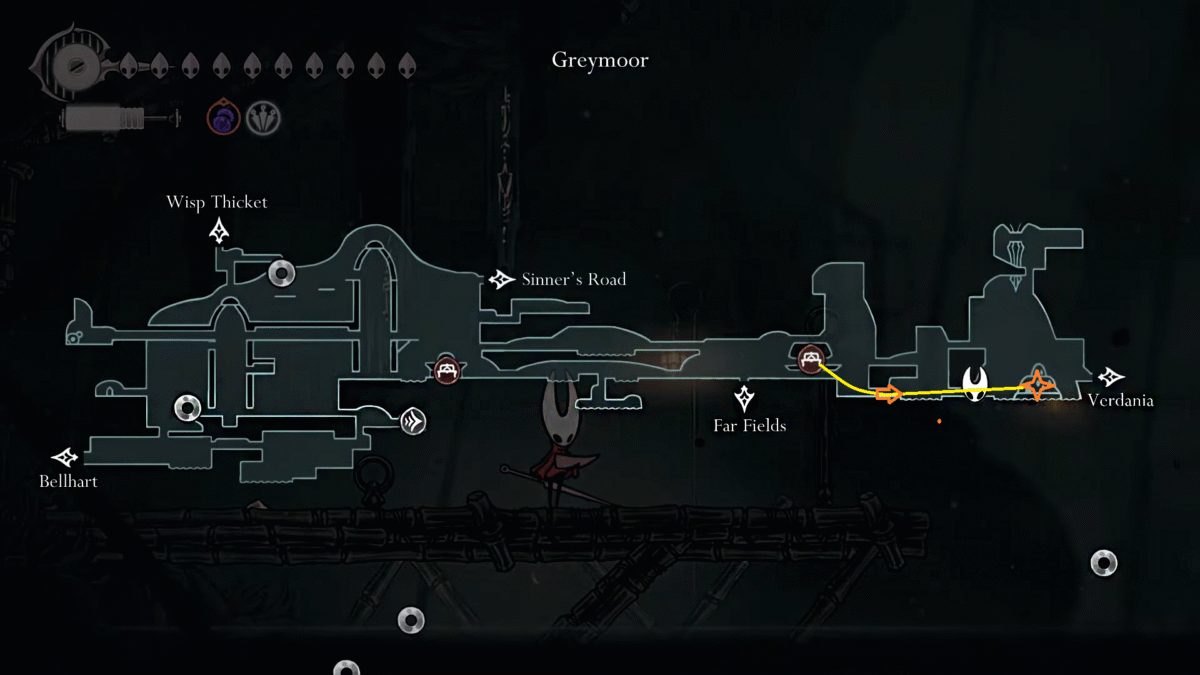Click the bench marker where the yellow route starts
1200x675 pixels.
click(810, 357)
